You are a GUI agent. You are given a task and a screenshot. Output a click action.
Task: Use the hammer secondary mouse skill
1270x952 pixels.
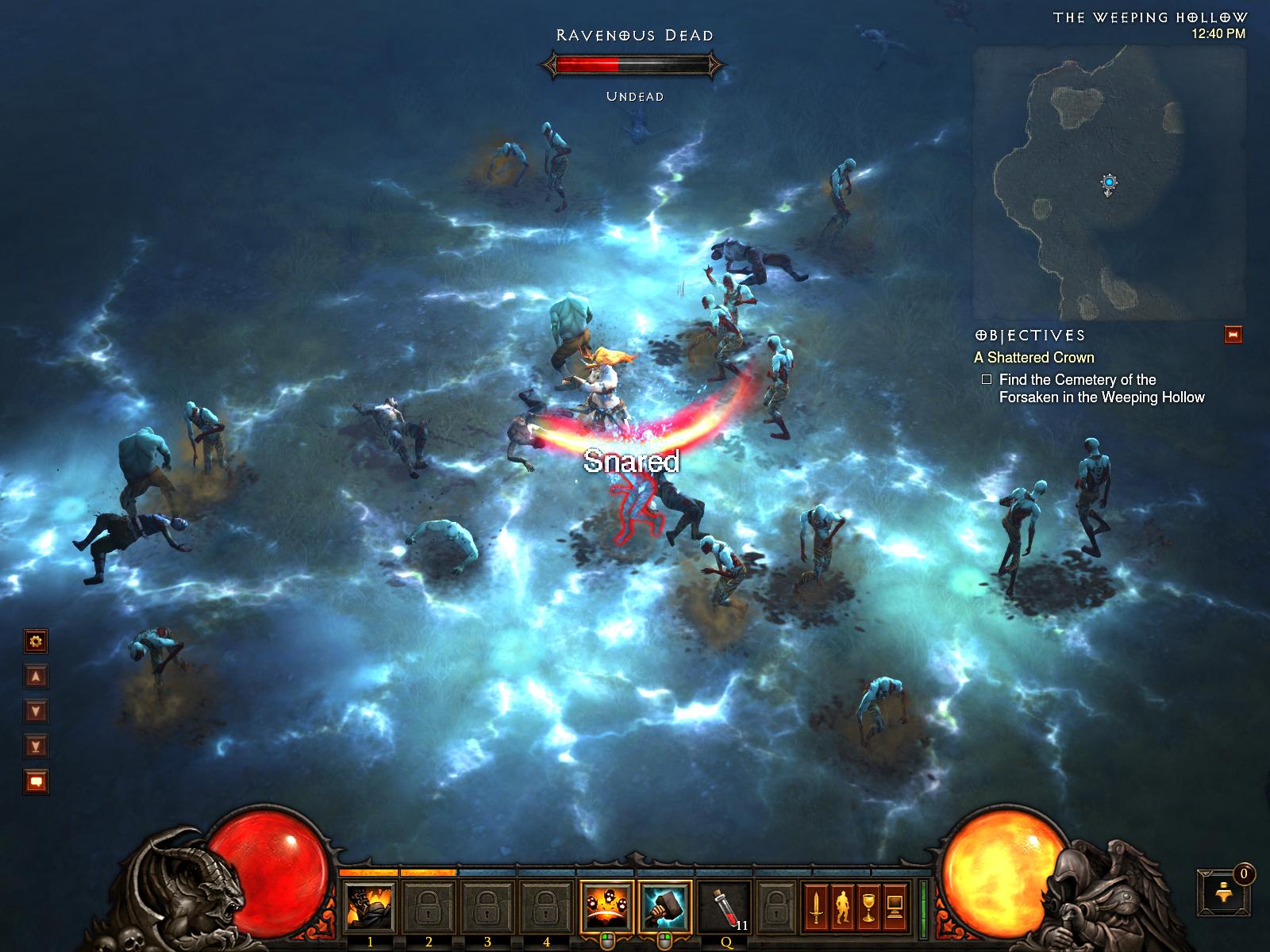(664, 908)
